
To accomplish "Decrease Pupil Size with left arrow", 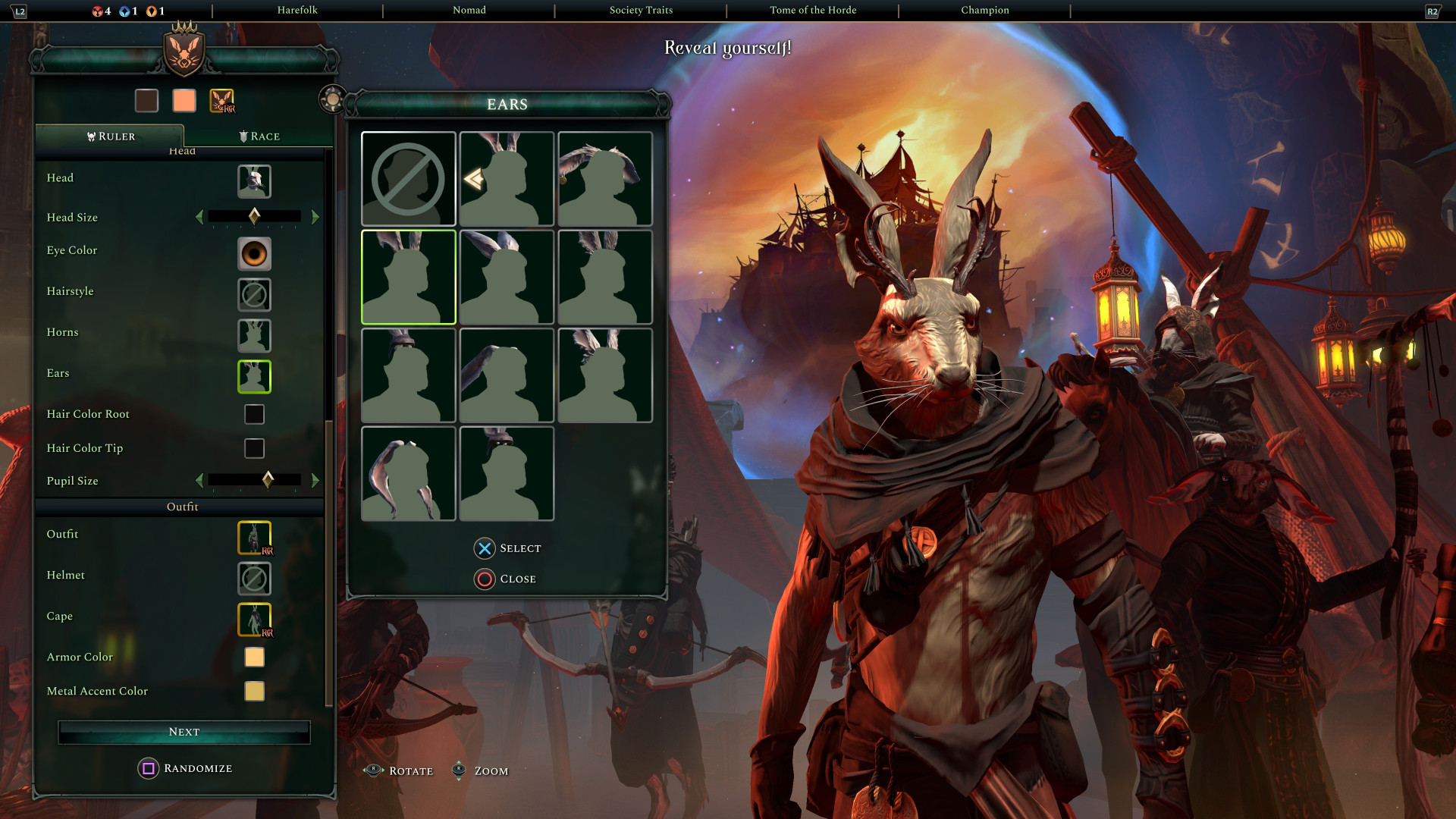I will (x=199, y=481).
